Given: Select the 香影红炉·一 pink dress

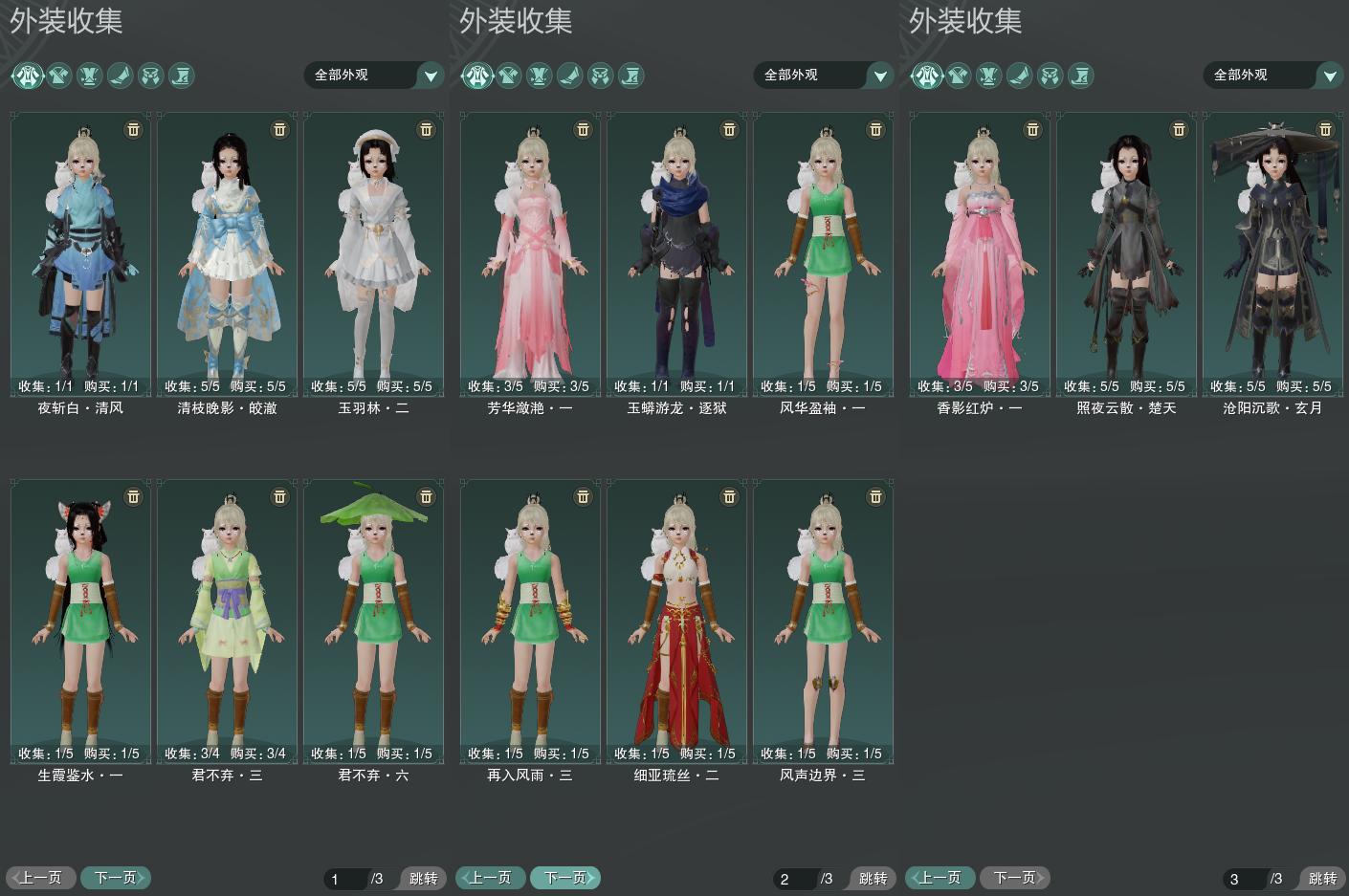Looking at the screenshot, I should click(x=980, y=253).
